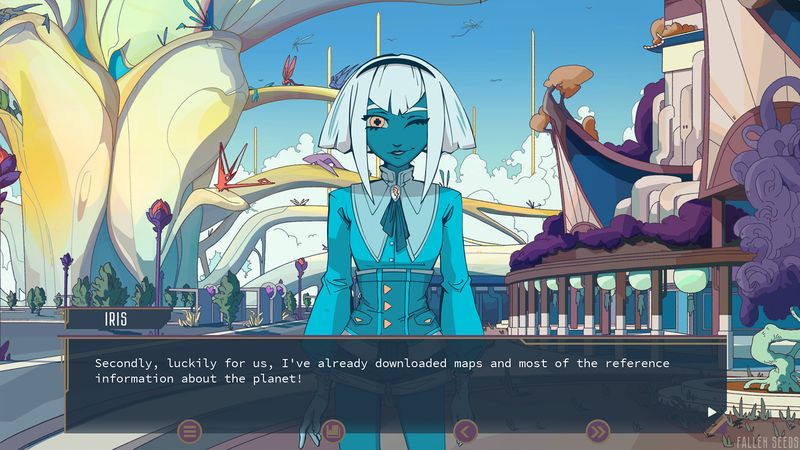Go back with the left arrow button
This screenshot has width=800, height=450.
pyautogui.click(x=465, y=432)
